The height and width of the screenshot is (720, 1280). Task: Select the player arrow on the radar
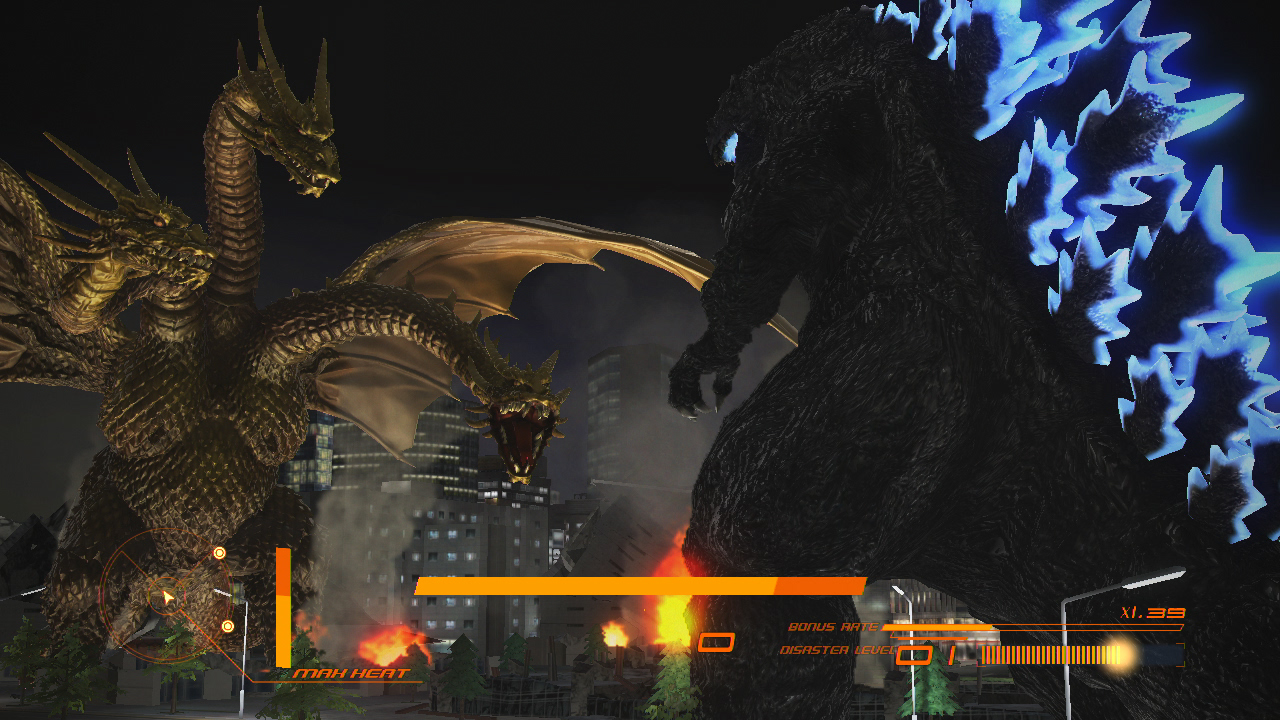click(167, 597)
